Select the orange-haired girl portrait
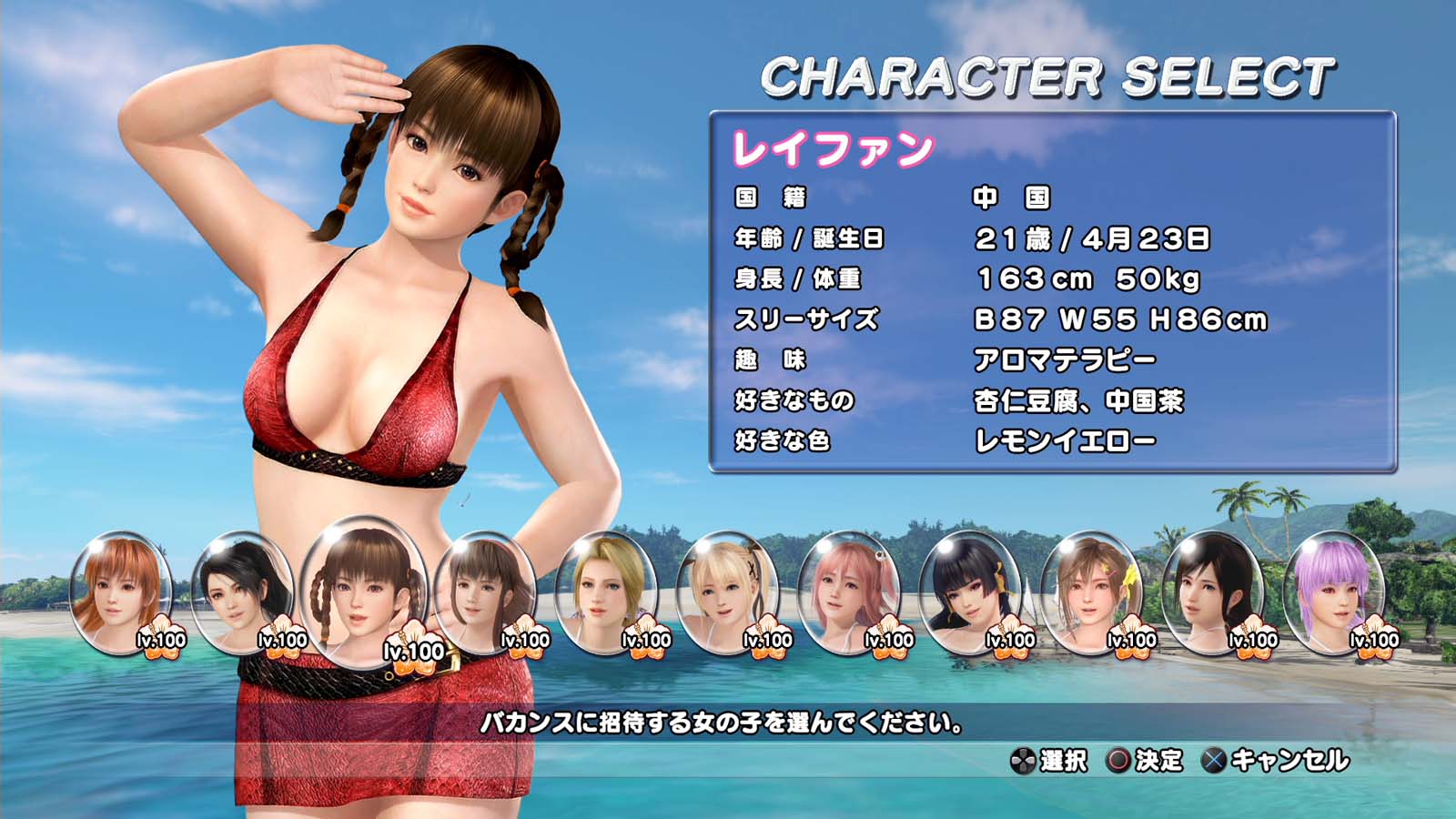1456x819 pixels. (120, 591)
